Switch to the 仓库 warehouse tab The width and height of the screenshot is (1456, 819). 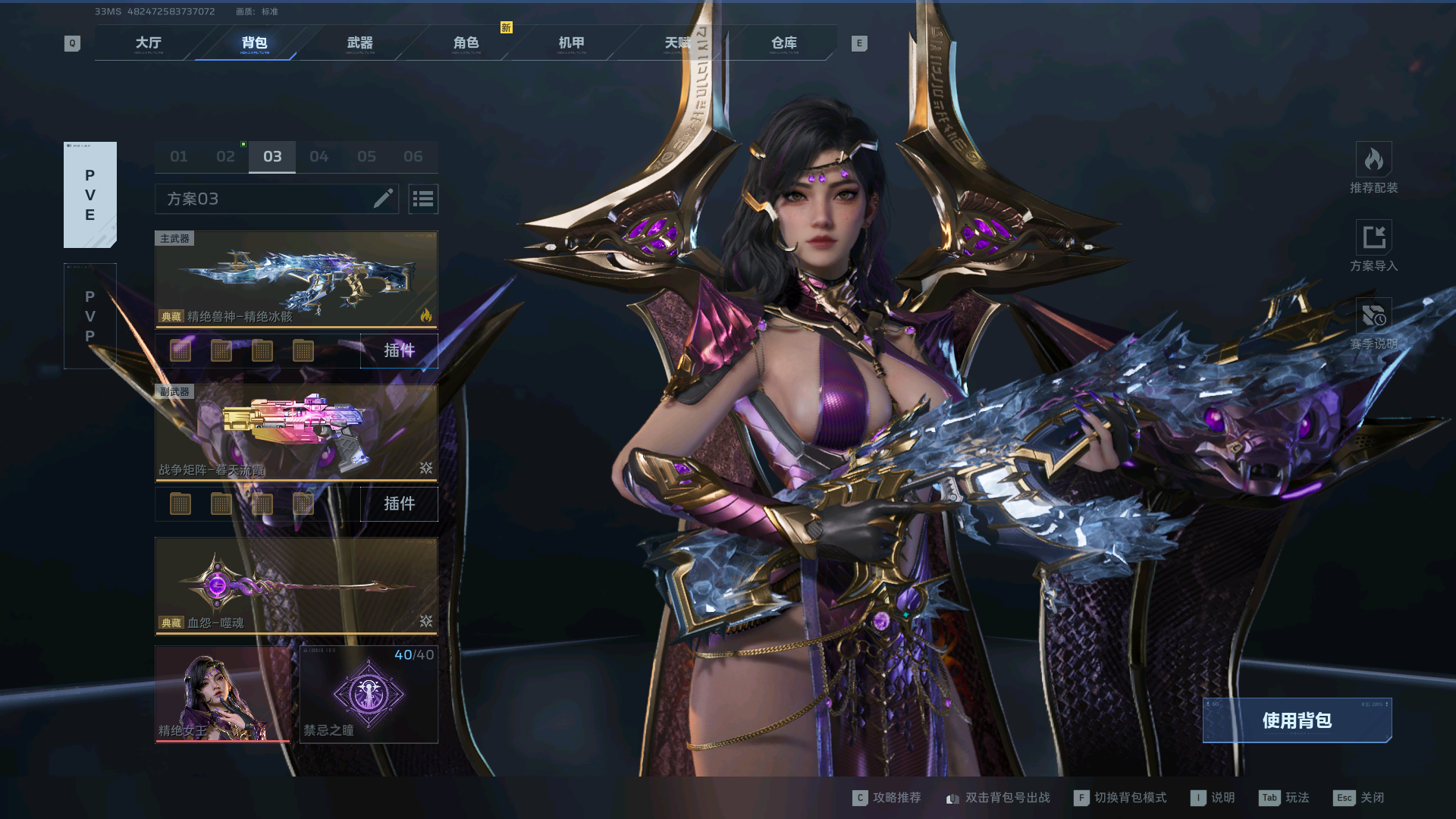click(784, 43)
